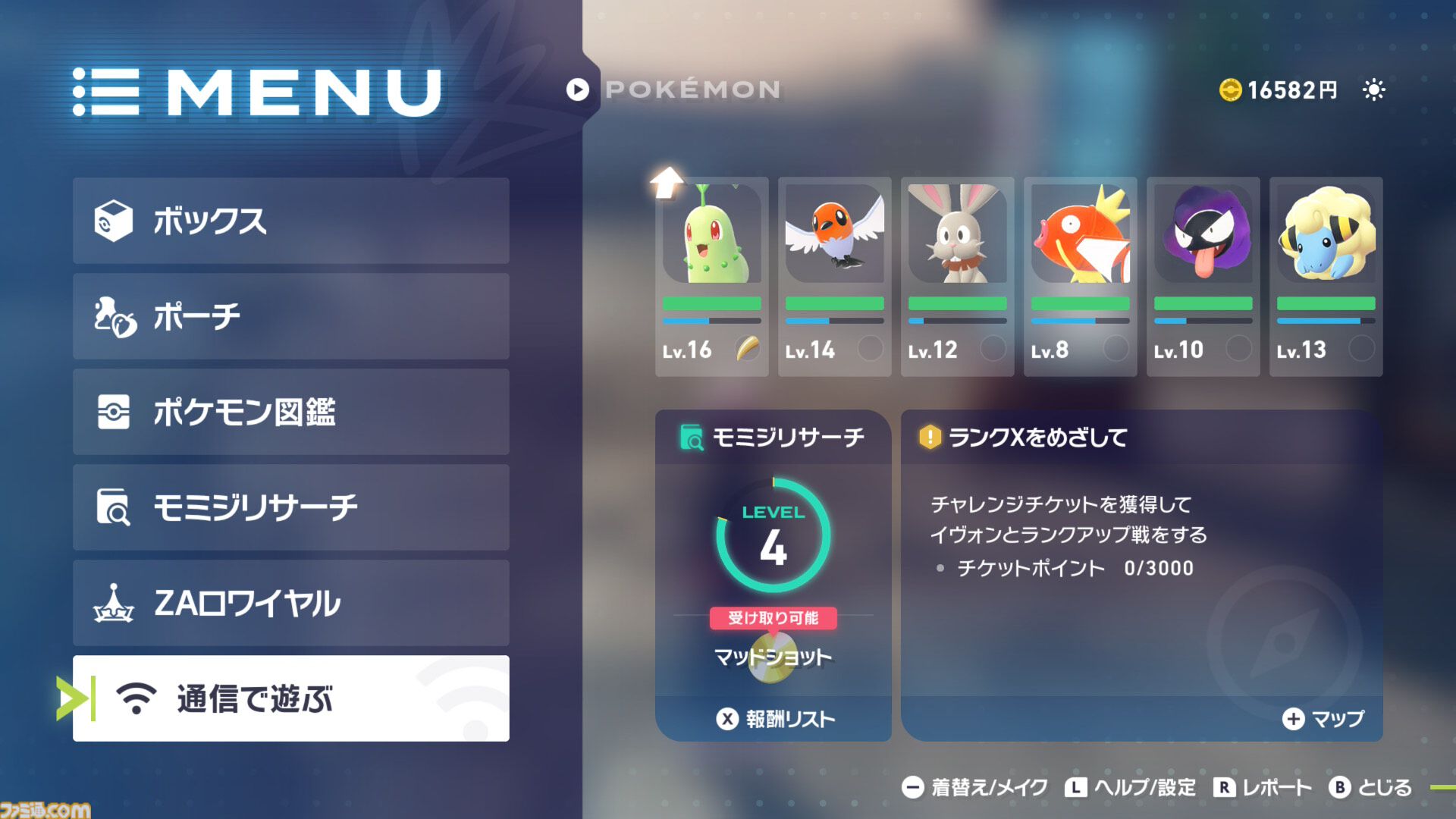
Task: Toggle the yellow alert badge on ランクXをめざして
Action: (930, 438)
